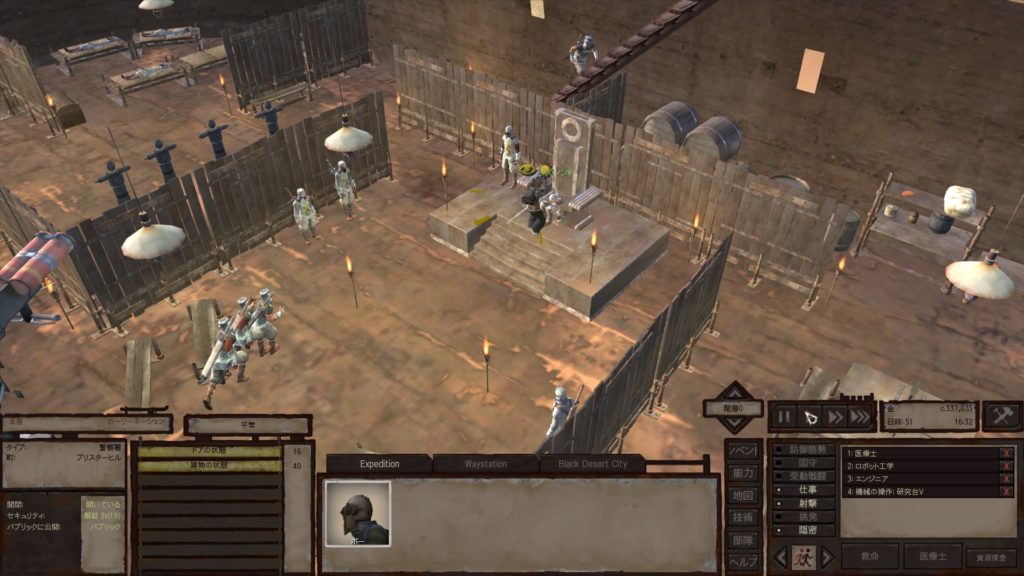Switch to double fast-forward speed

point(835,416)
